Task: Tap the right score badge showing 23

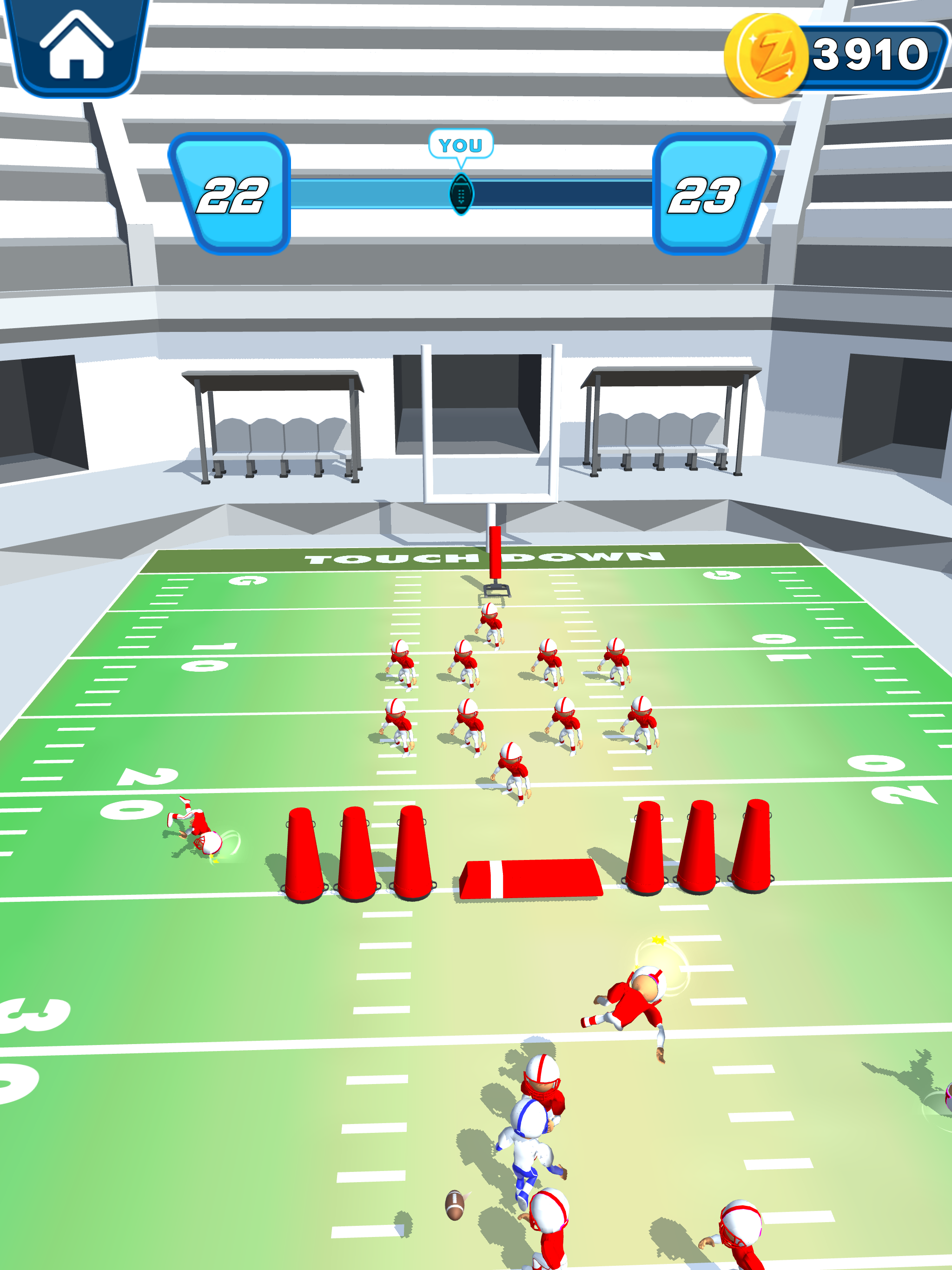Action: pos(709,195)
